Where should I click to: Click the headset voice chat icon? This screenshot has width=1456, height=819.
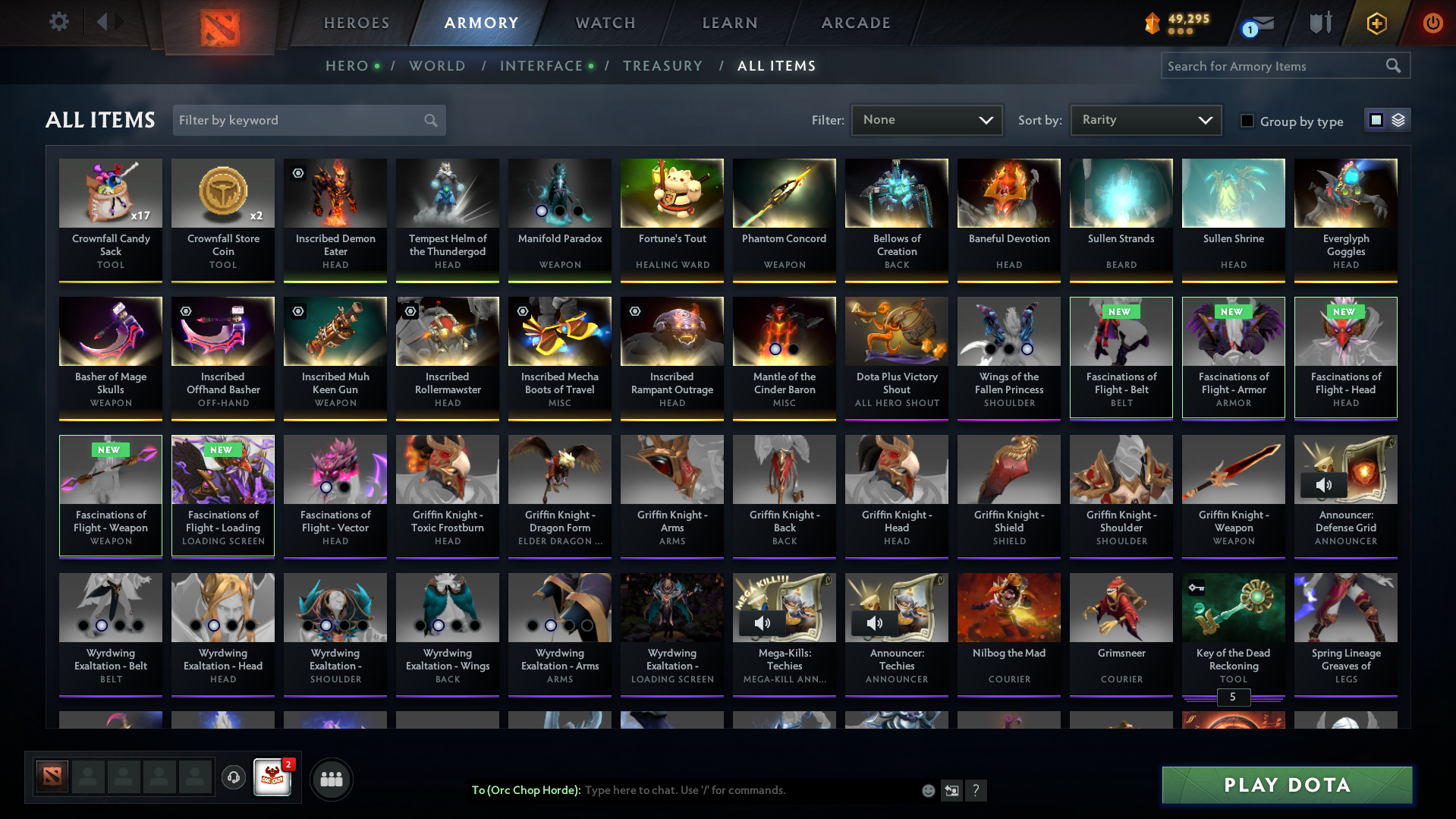(x=234, y=778)
